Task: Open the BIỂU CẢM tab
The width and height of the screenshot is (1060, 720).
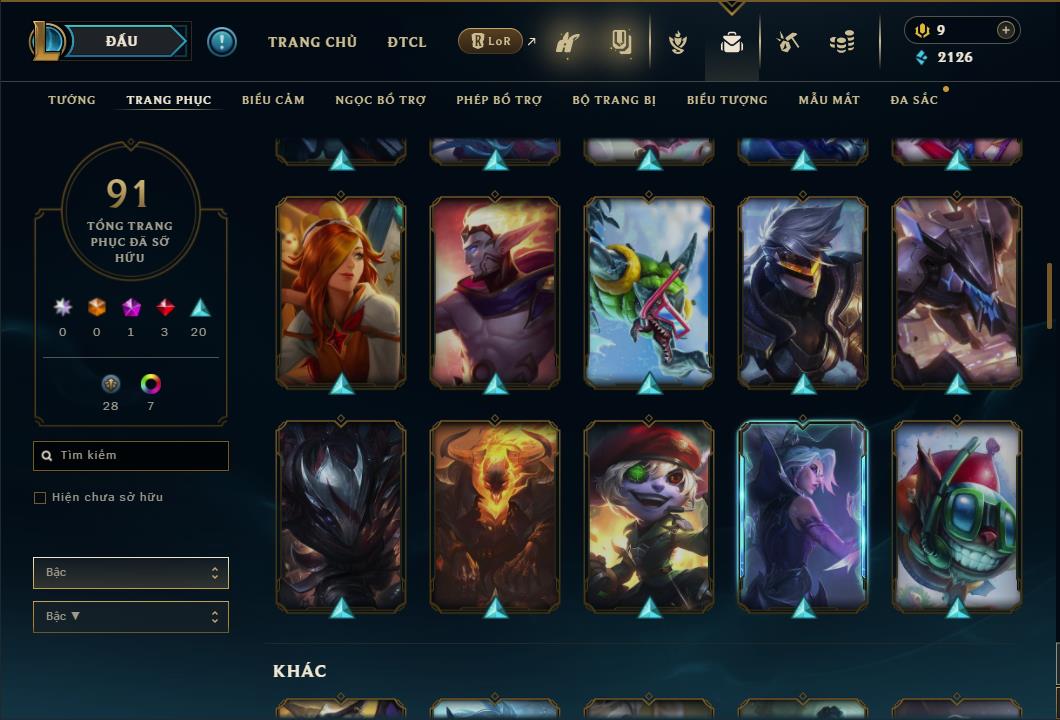Action: coord(273,100)
